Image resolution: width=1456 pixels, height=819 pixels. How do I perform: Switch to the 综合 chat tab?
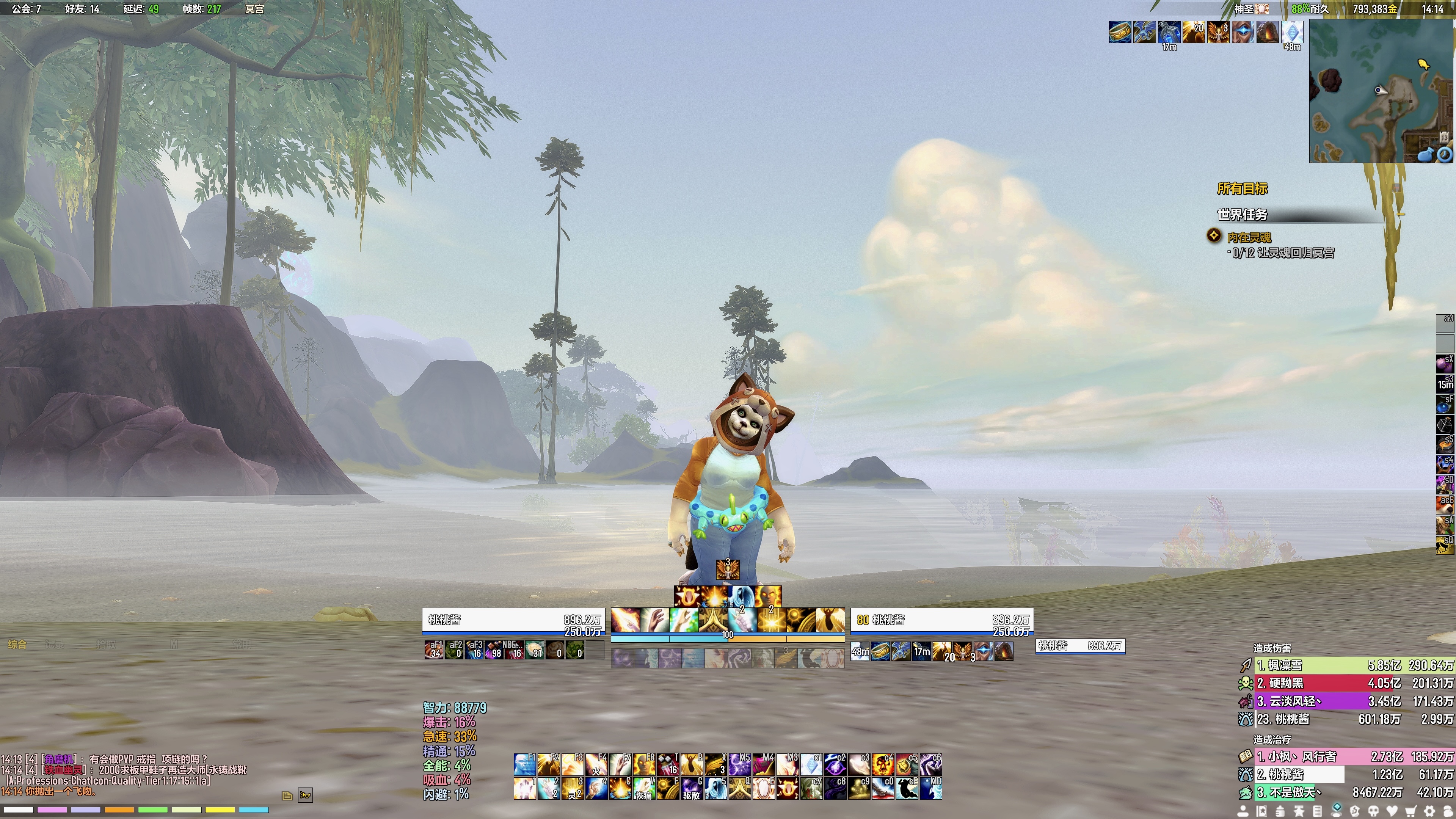click(17, 644)
